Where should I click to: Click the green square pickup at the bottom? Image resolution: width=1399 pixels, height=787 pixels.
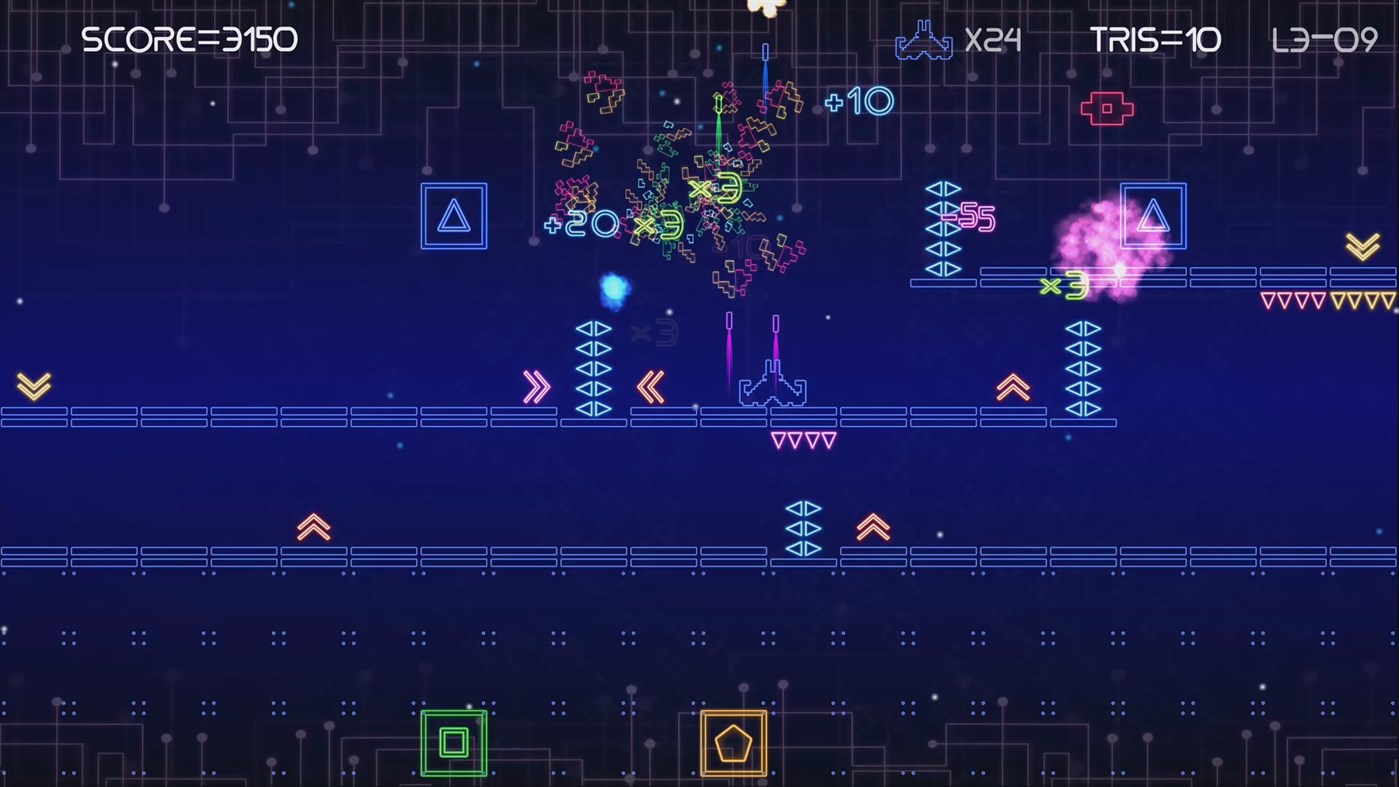[453, 742]
